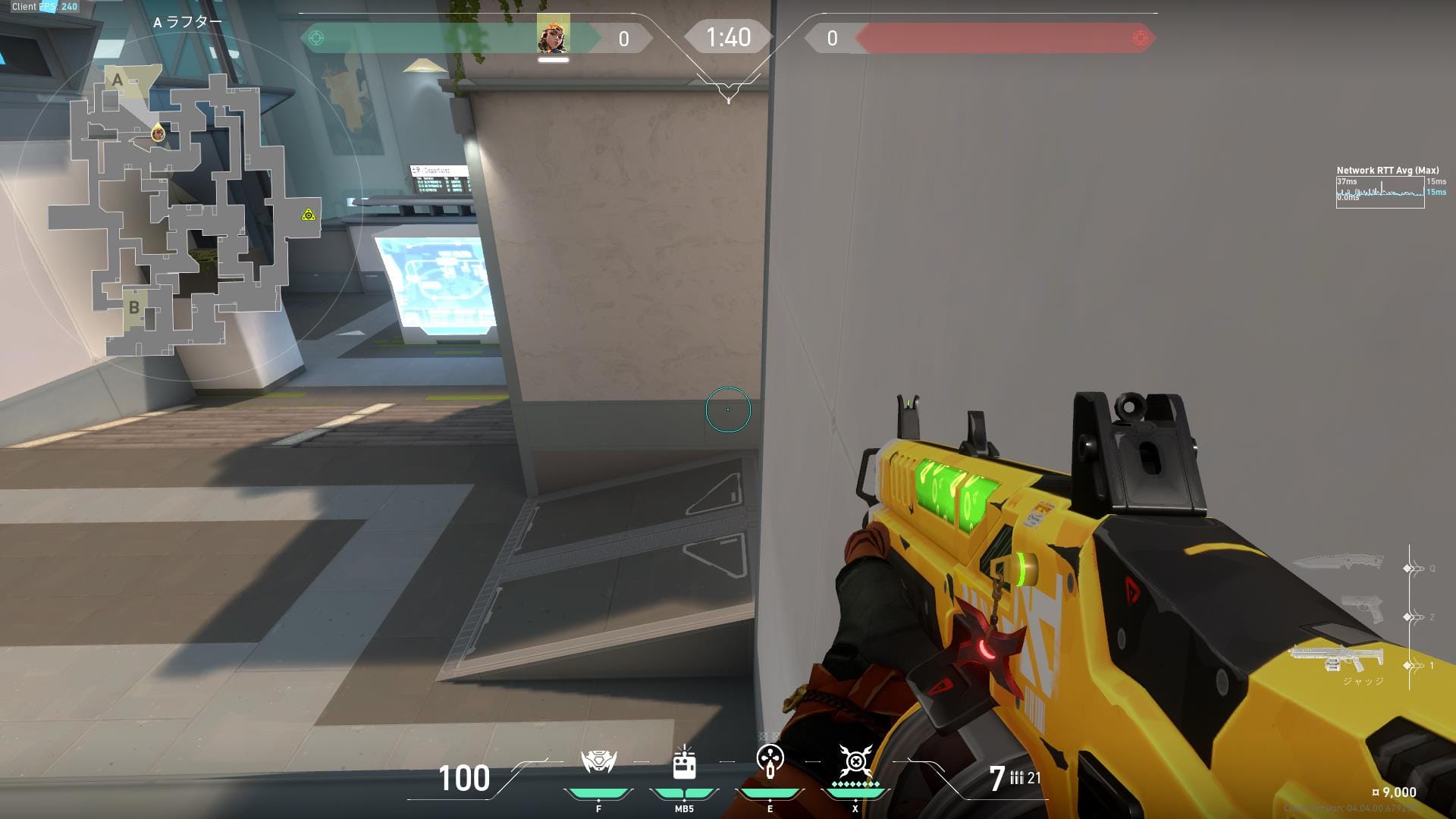Click the yellow spike marker on the minimap

click(308, 215)
